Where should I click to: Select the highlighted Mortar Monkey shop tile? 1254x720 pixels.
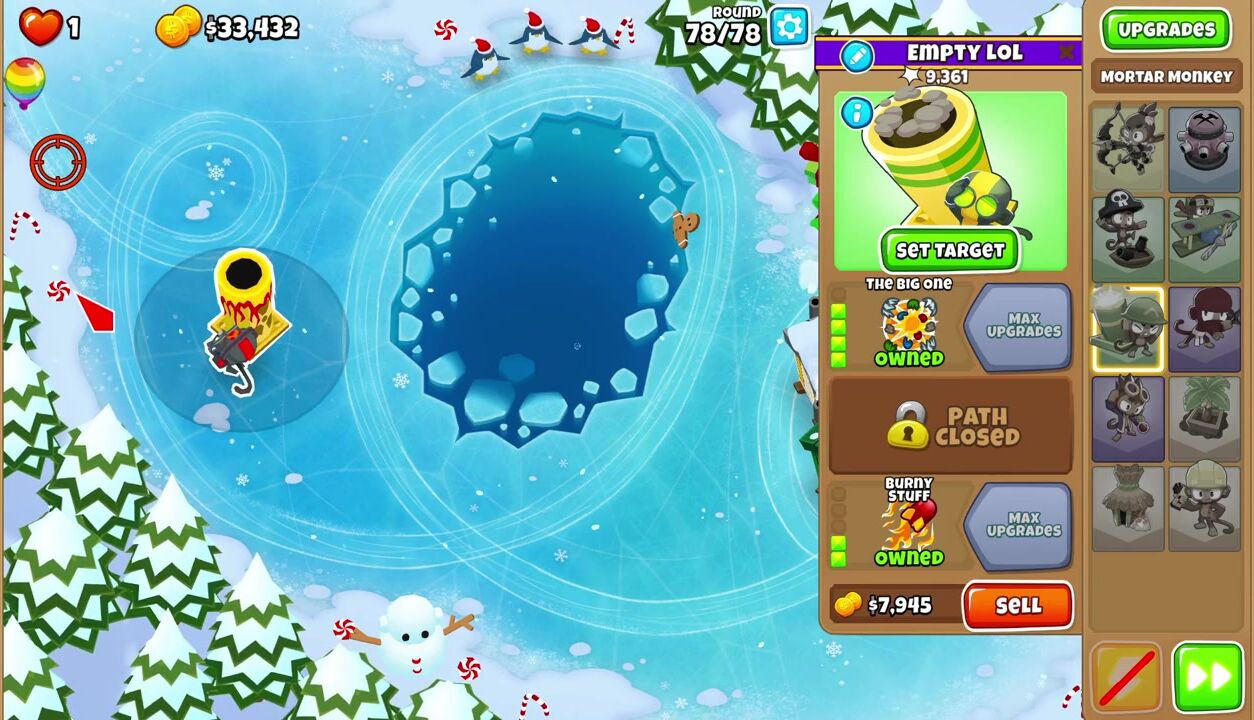1127,329
